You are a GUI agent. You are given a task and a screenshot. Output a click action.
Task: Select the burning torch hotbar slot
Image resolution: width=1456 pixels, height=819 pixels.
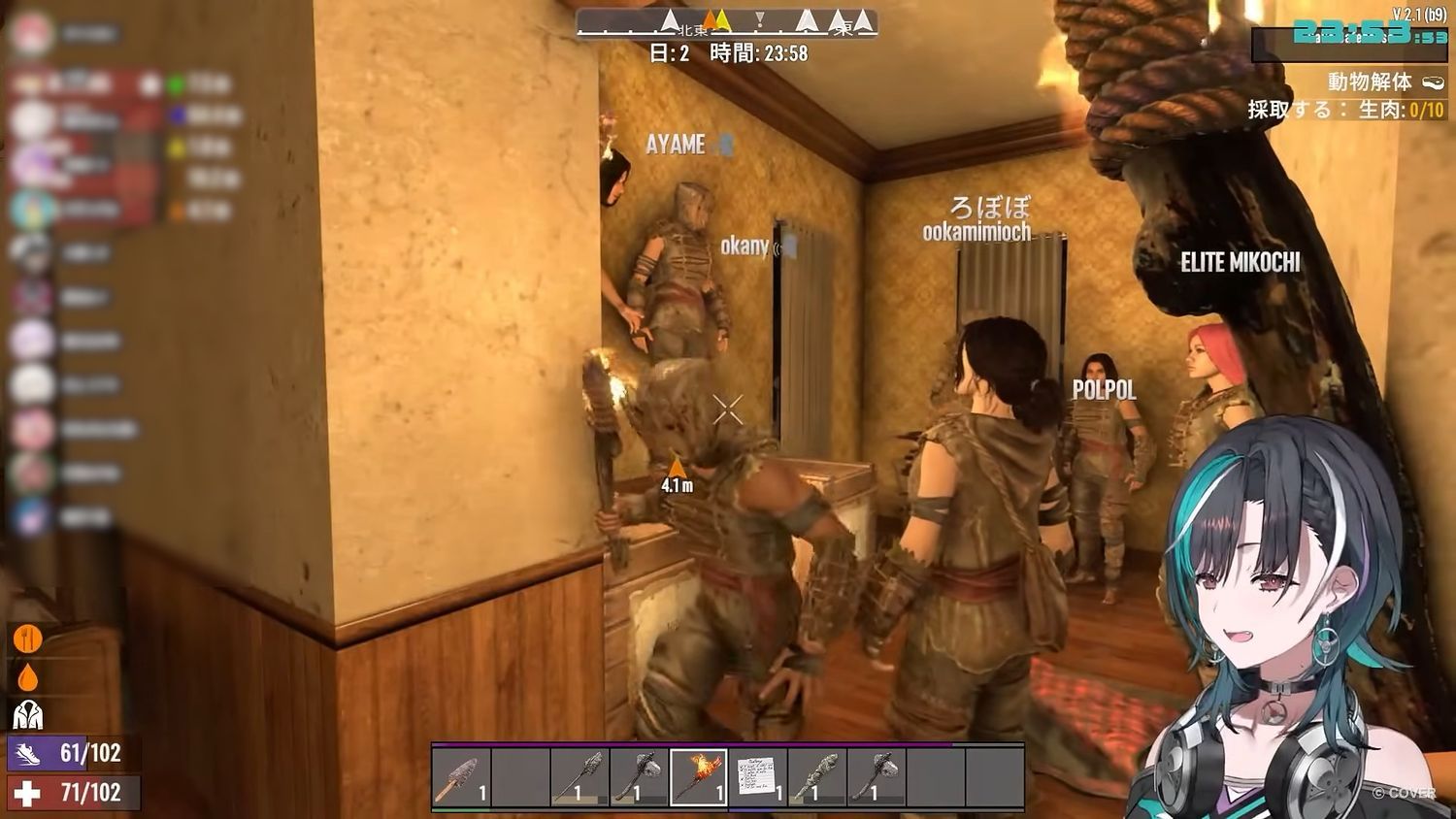(698, 777)
